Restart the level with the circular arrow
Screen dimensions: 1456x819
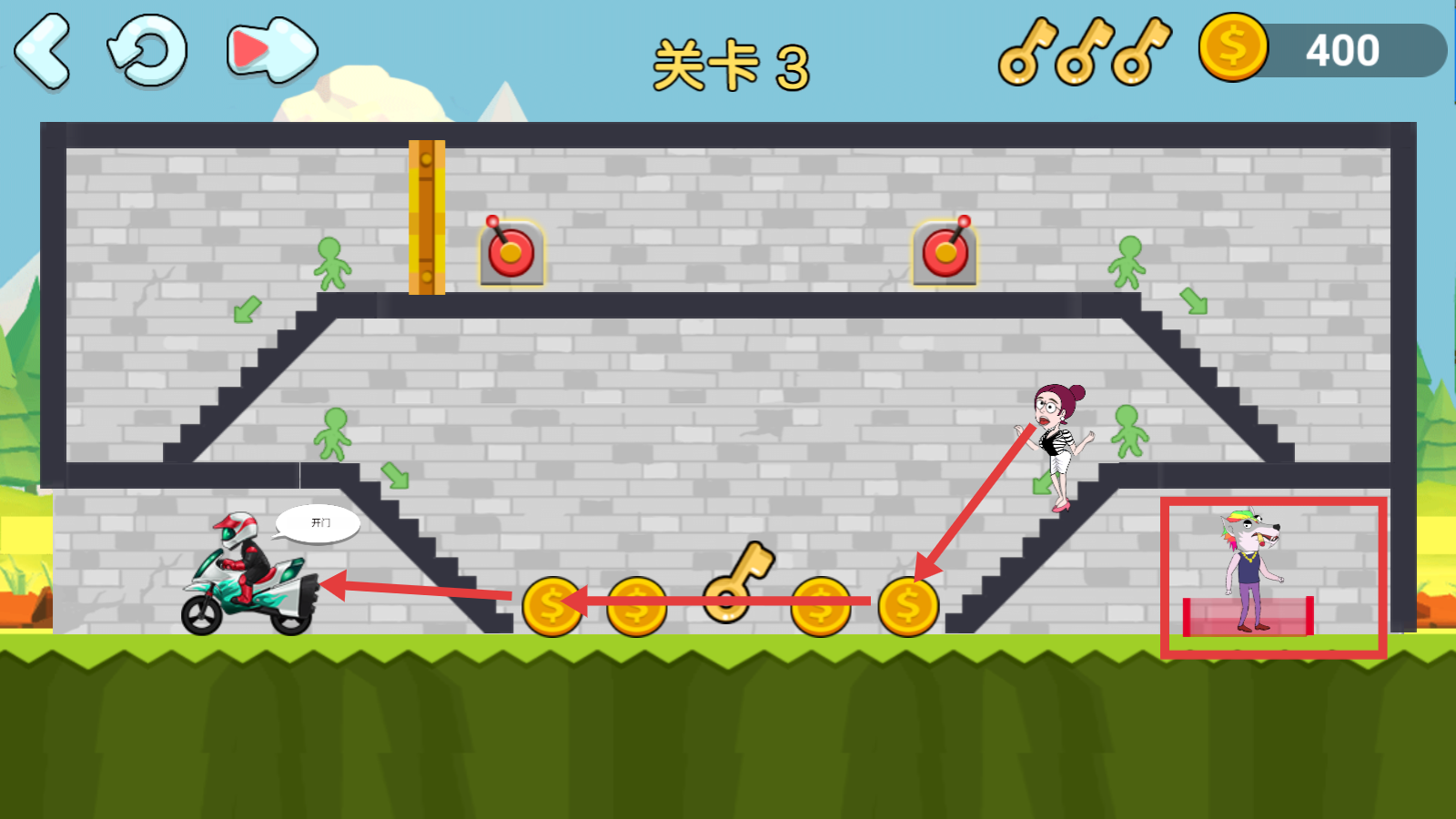point(147,51)
